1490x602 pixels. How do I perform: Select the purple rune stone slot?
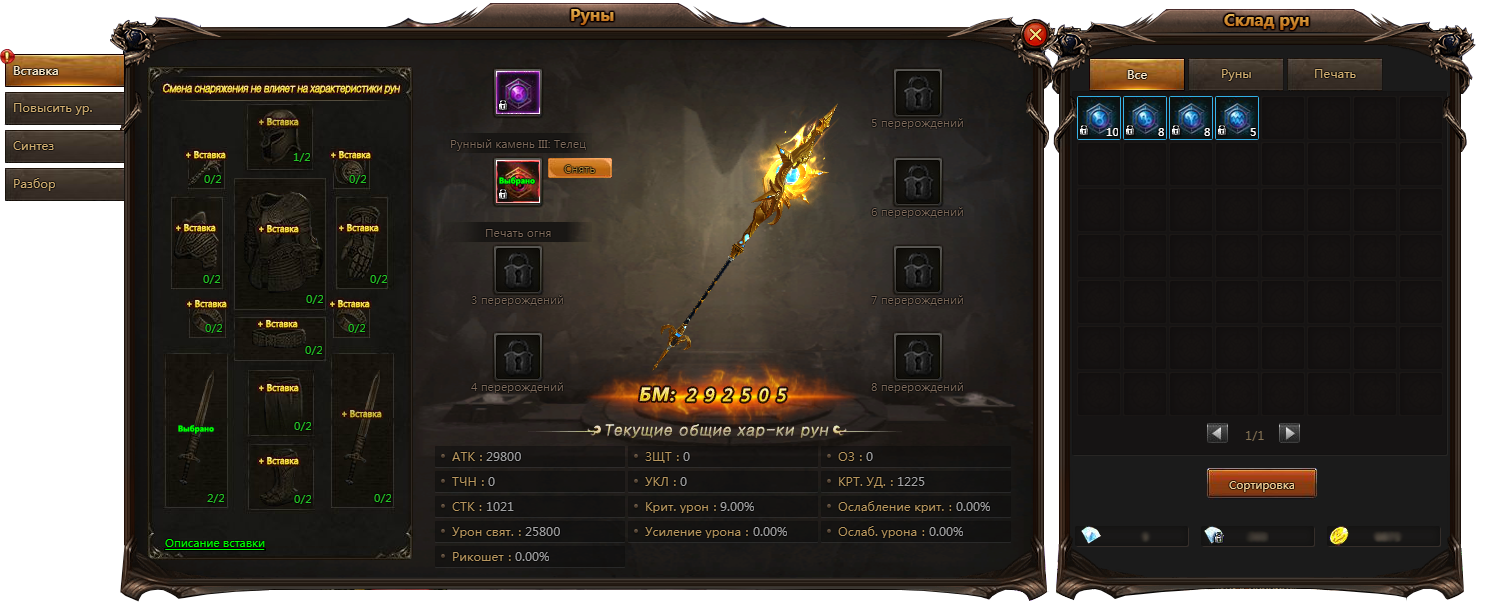[518, 93]
